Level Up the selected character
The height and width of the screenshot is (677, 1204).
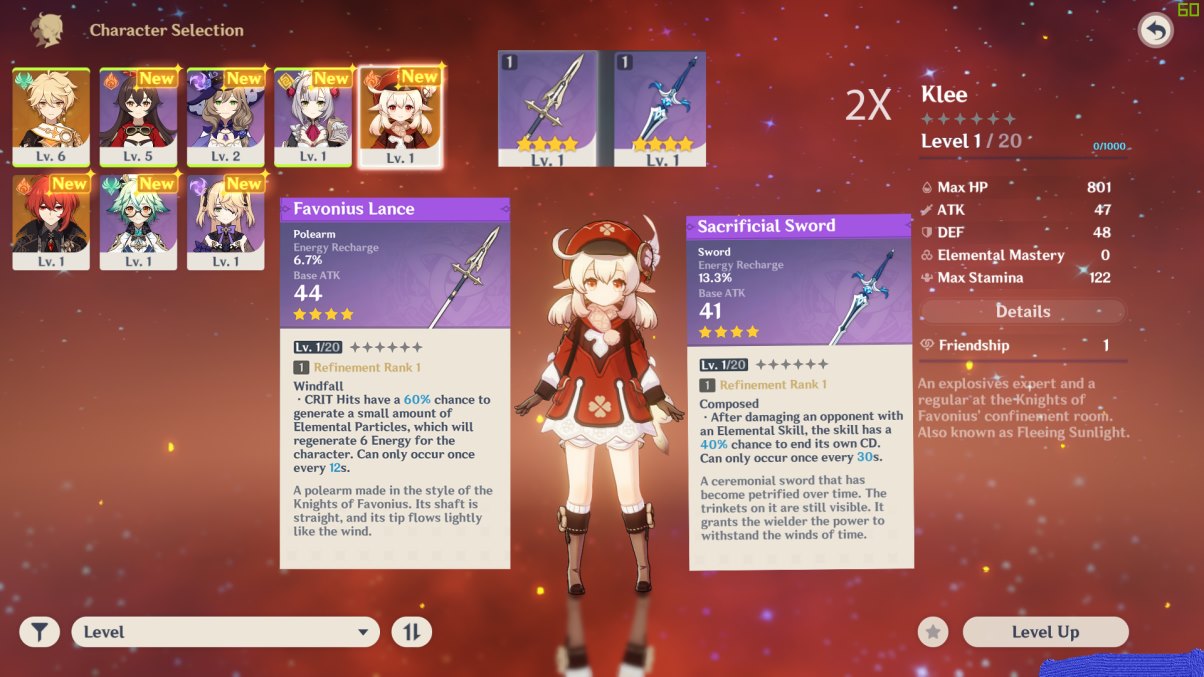tap(1045, 632)
